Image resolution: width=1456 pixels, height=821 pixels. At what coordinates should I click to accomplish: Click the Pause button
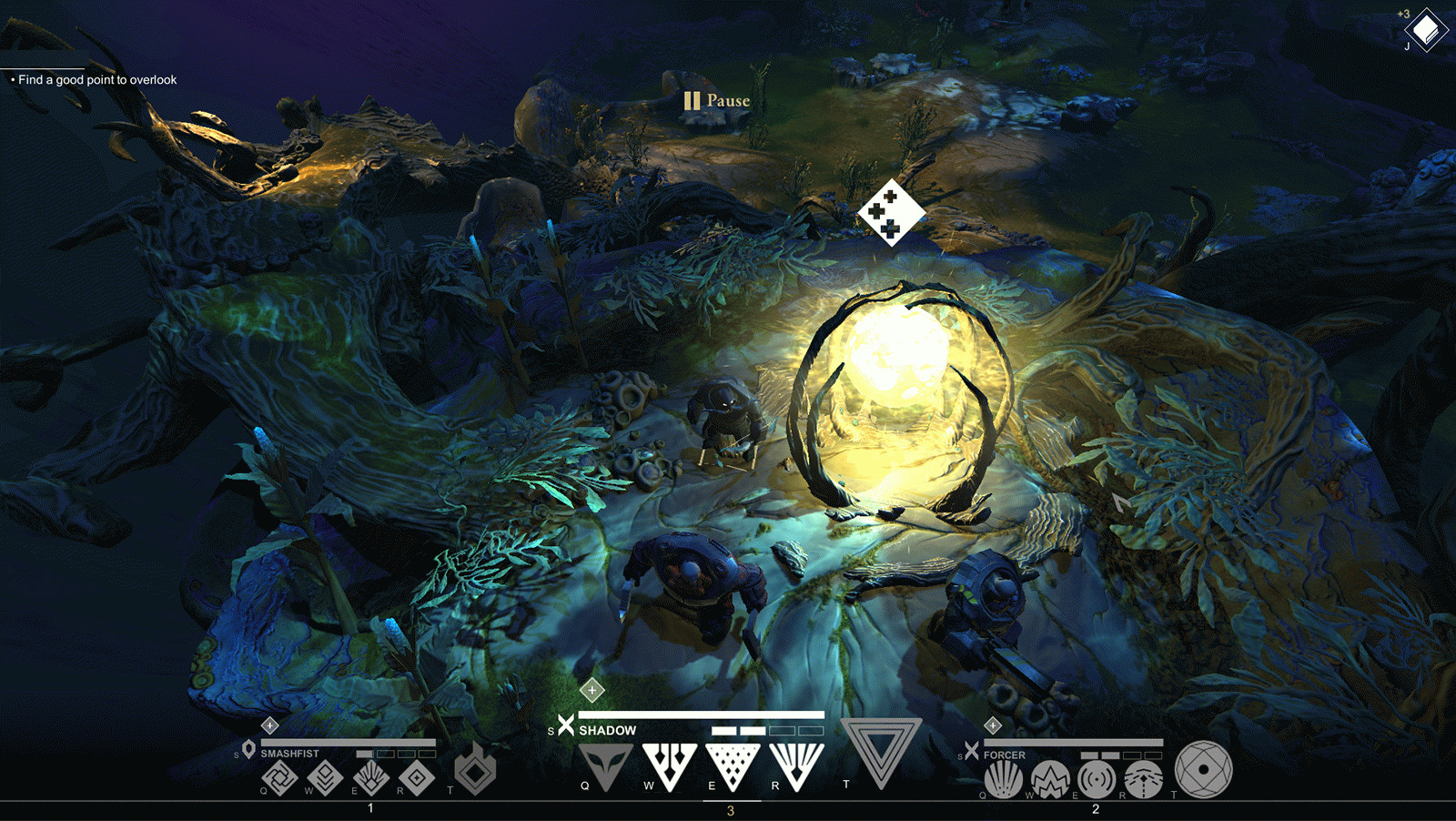[717, 101]
